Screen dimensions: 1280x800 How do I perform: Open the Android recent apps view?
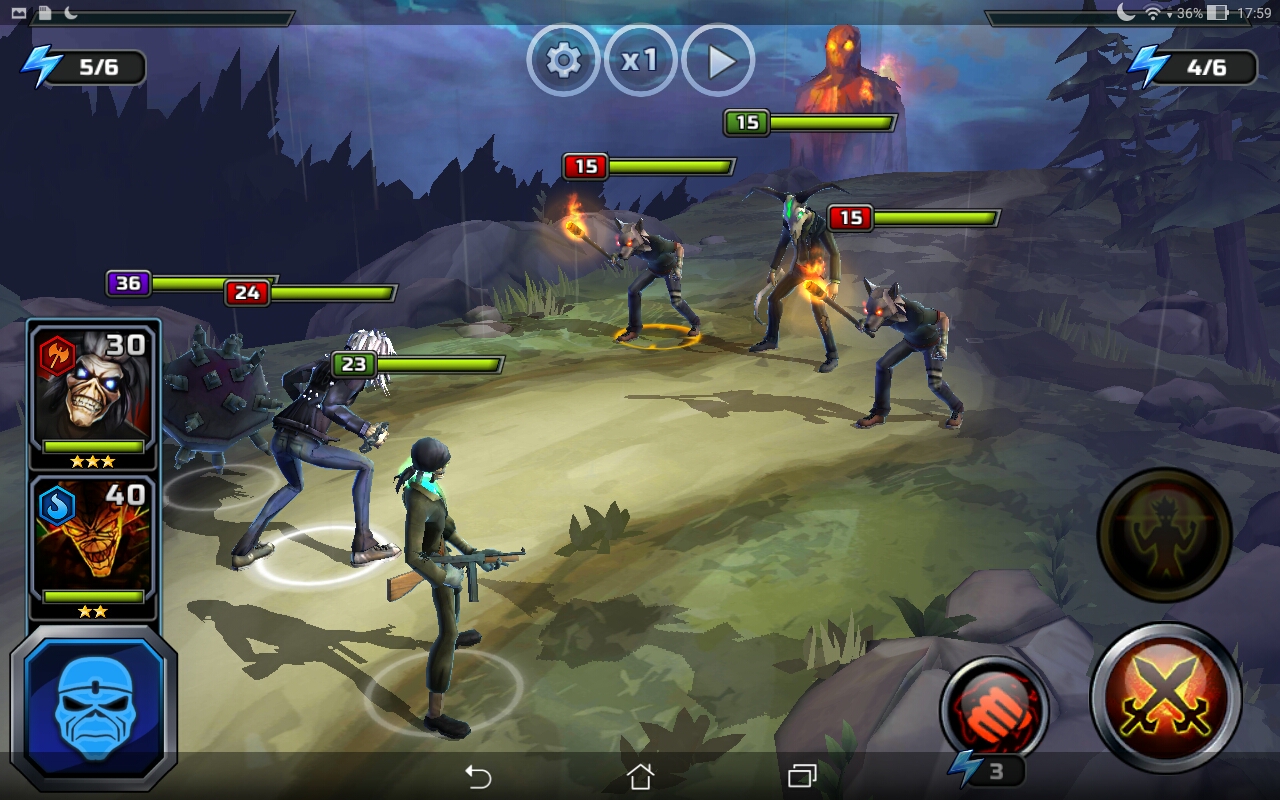pos(801,776)
